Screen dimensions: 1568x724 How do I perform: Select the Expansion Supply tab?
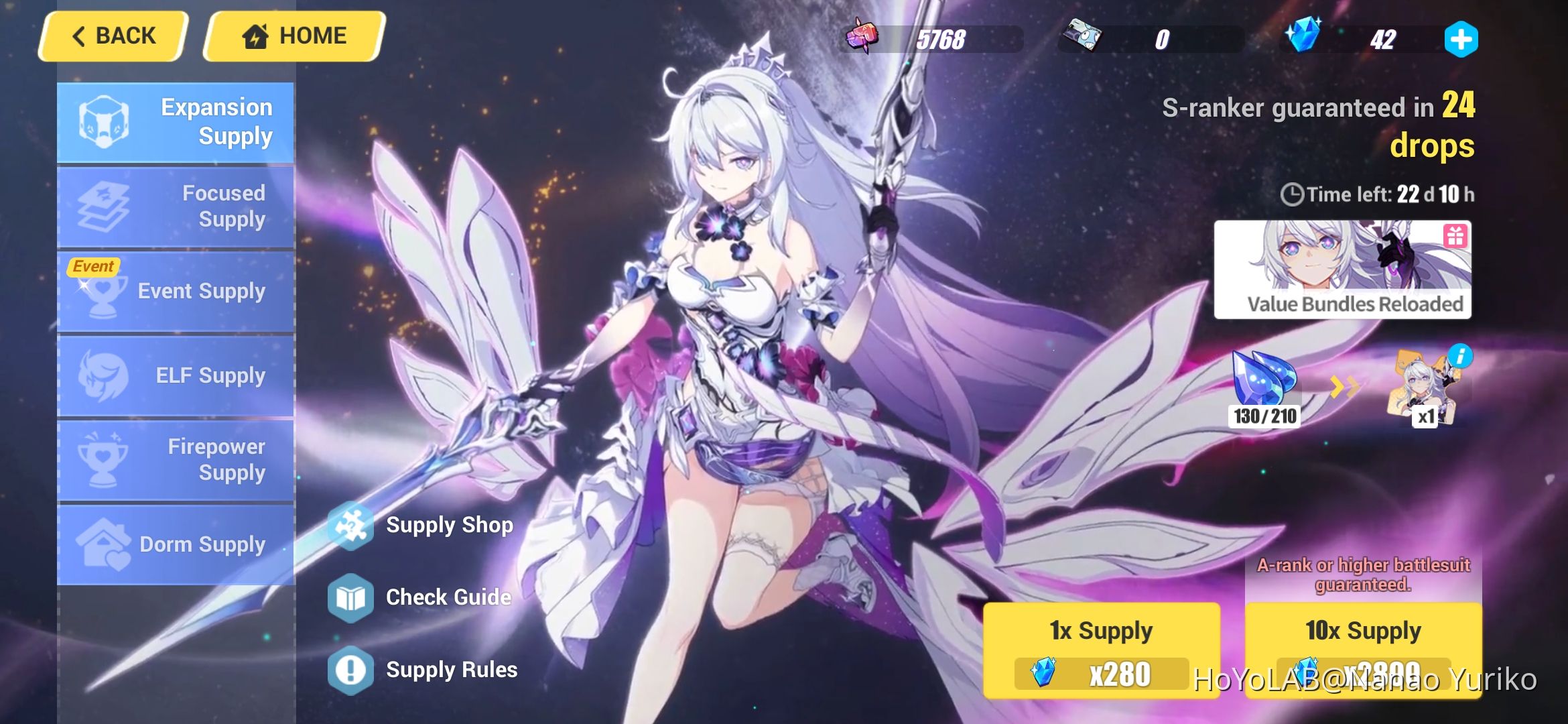pos(176,122)
